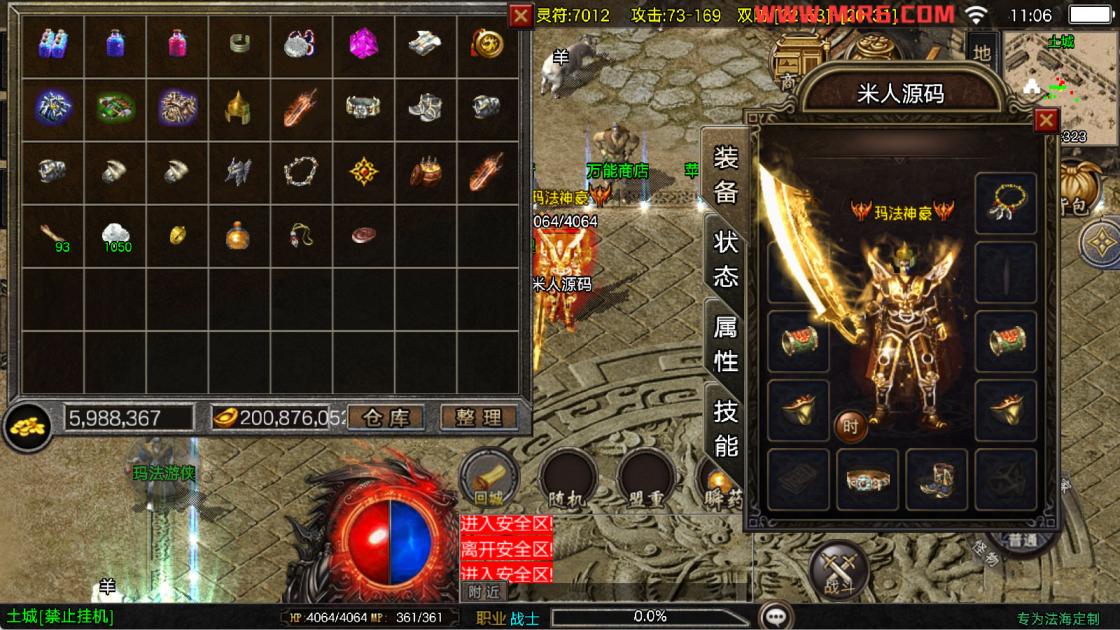Switch to the 技能 skills tab
Screen dimensions: 1120x630
tap(725, 426)
